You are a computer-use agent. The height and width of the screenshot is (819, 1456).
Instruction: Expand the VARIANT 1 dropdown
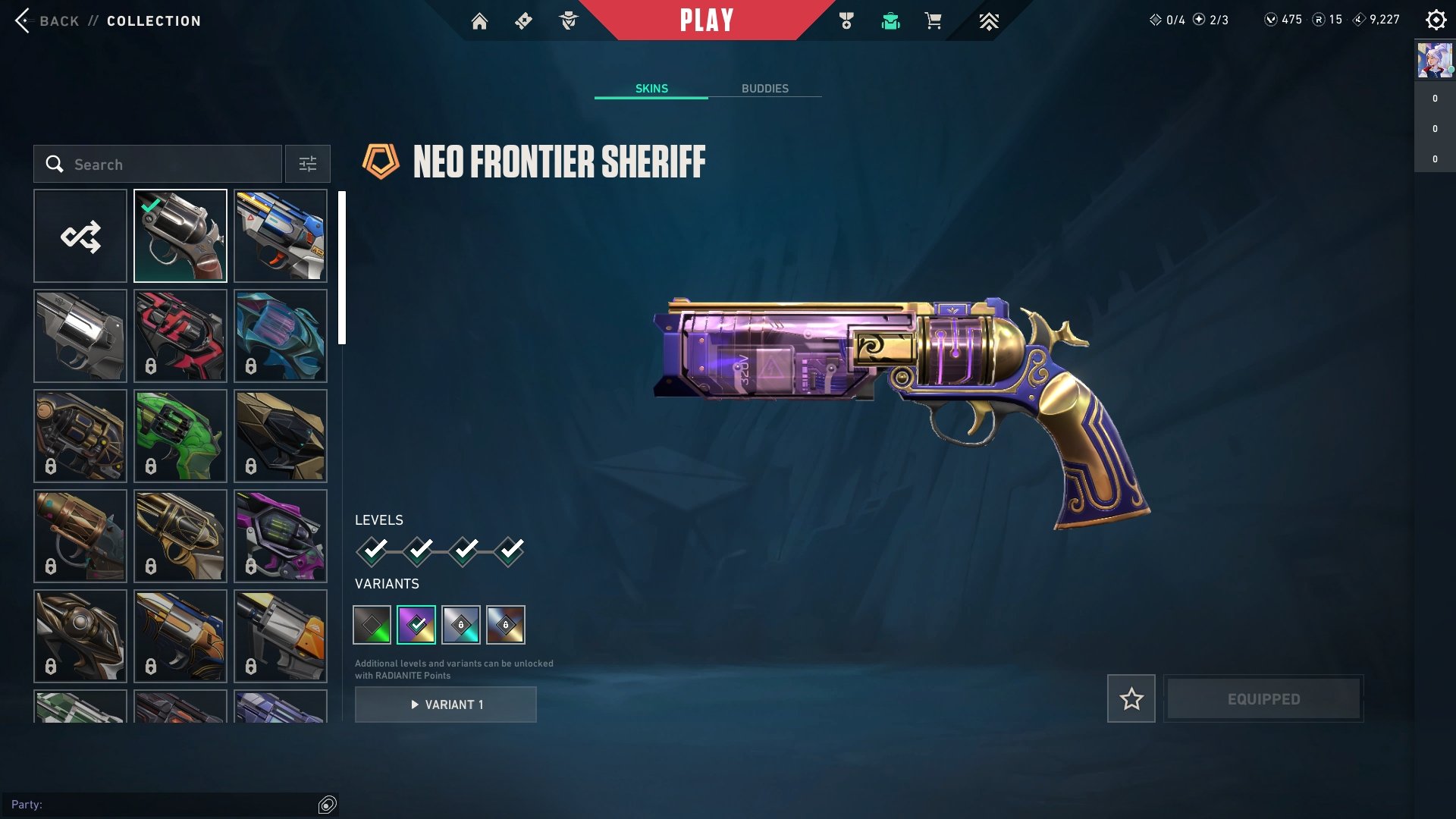pos(445,704)
